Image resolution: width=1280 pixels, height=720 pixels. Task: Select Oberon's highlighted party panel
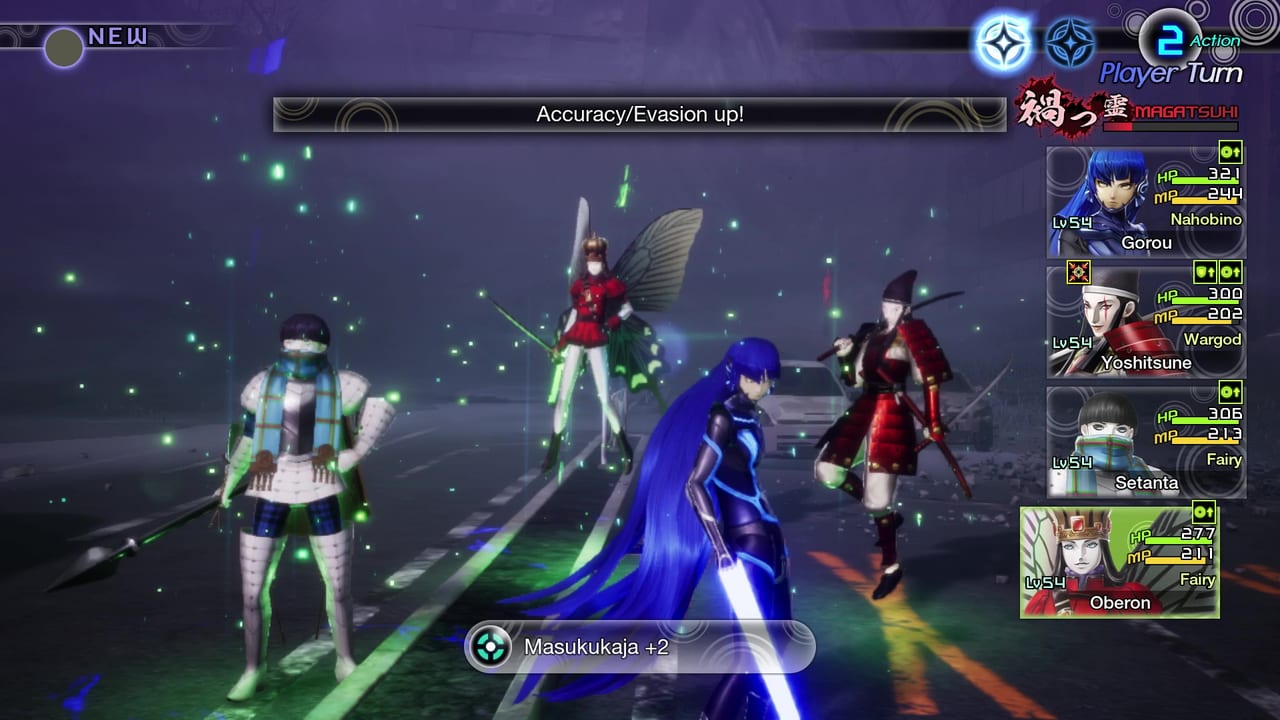coord(1120,560)
